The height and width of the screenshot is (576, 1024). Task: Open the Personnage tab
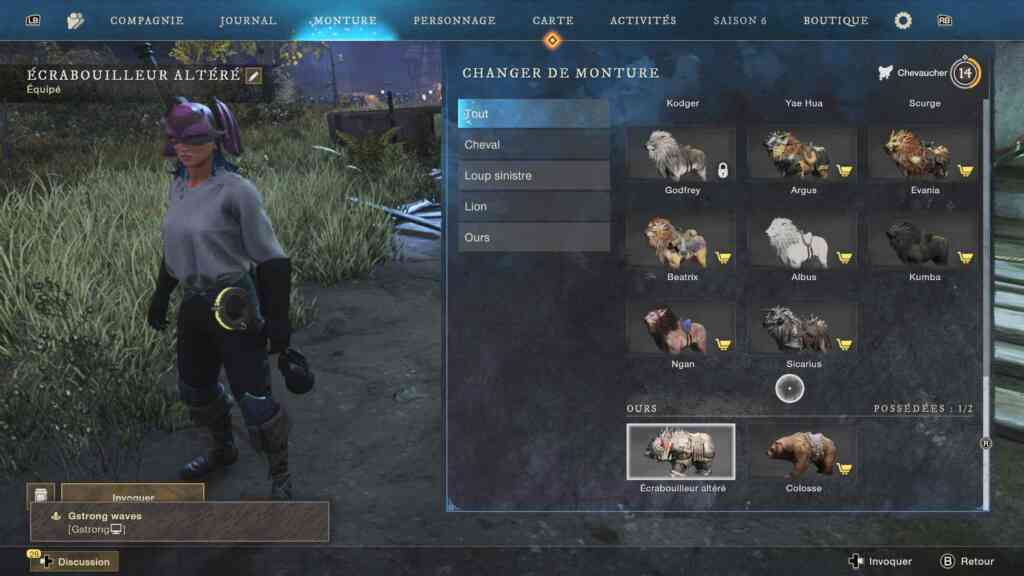[x=454, y=21]
